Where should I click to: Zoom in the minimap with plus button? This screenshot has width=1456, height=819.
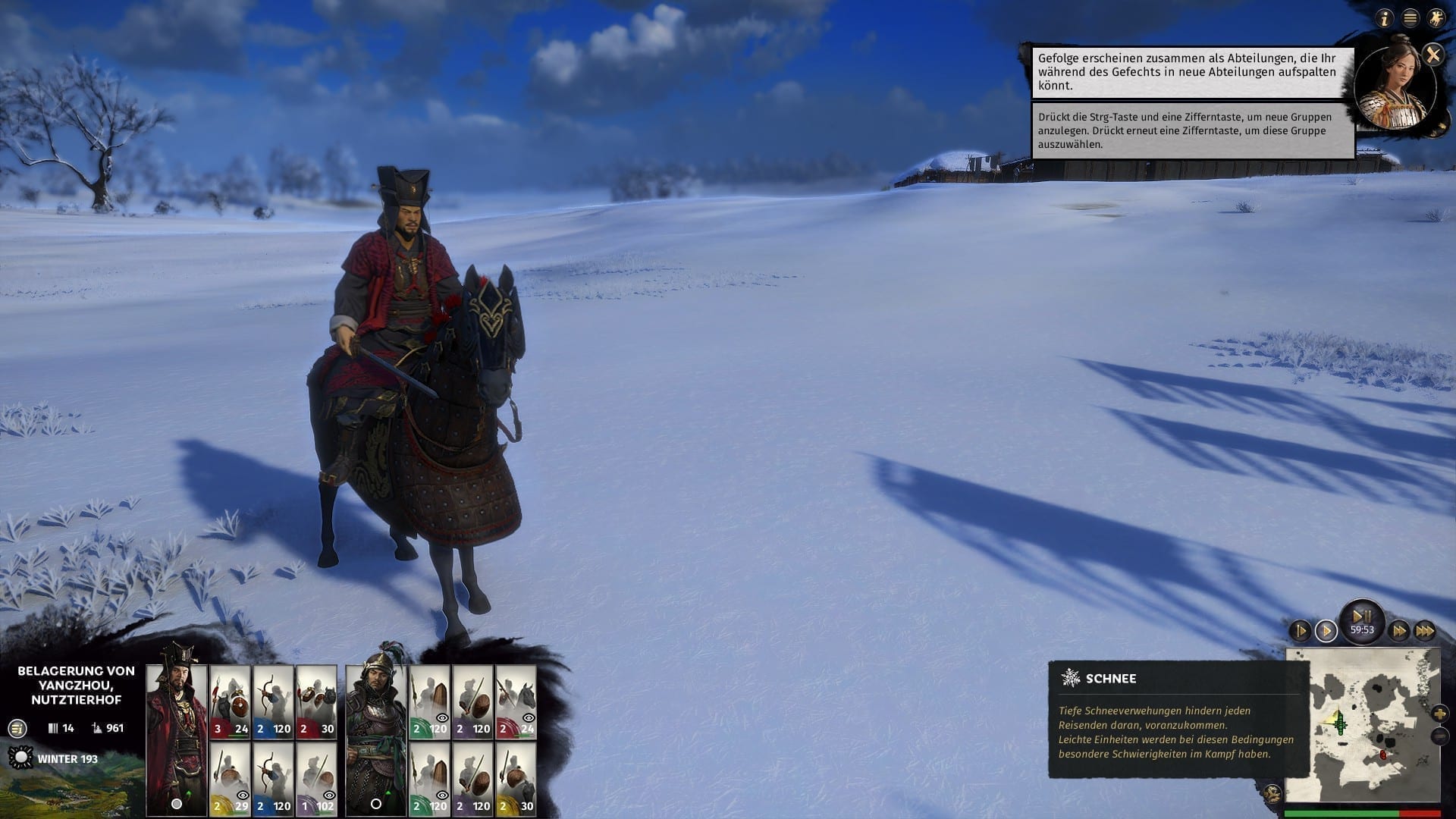(x=1439, y=714)
